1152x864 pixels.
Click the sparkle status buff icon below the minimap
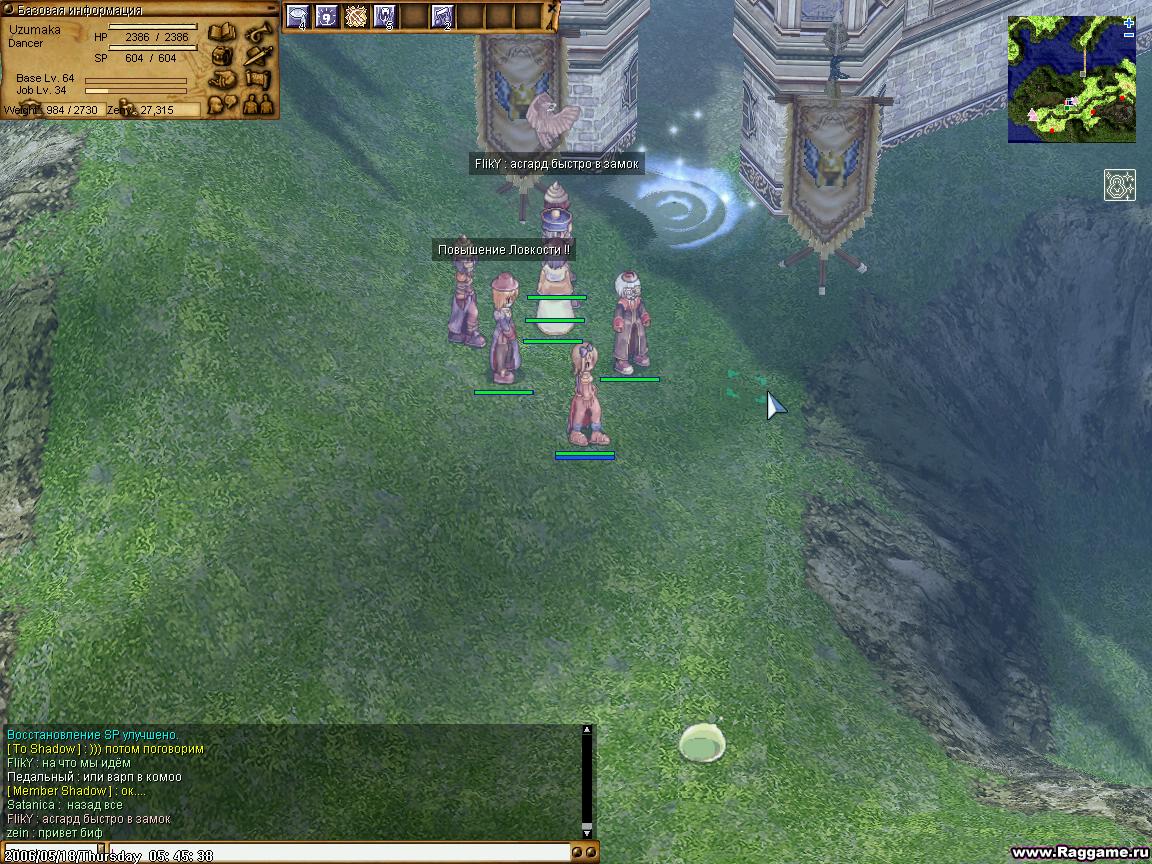click(1120, 185)
